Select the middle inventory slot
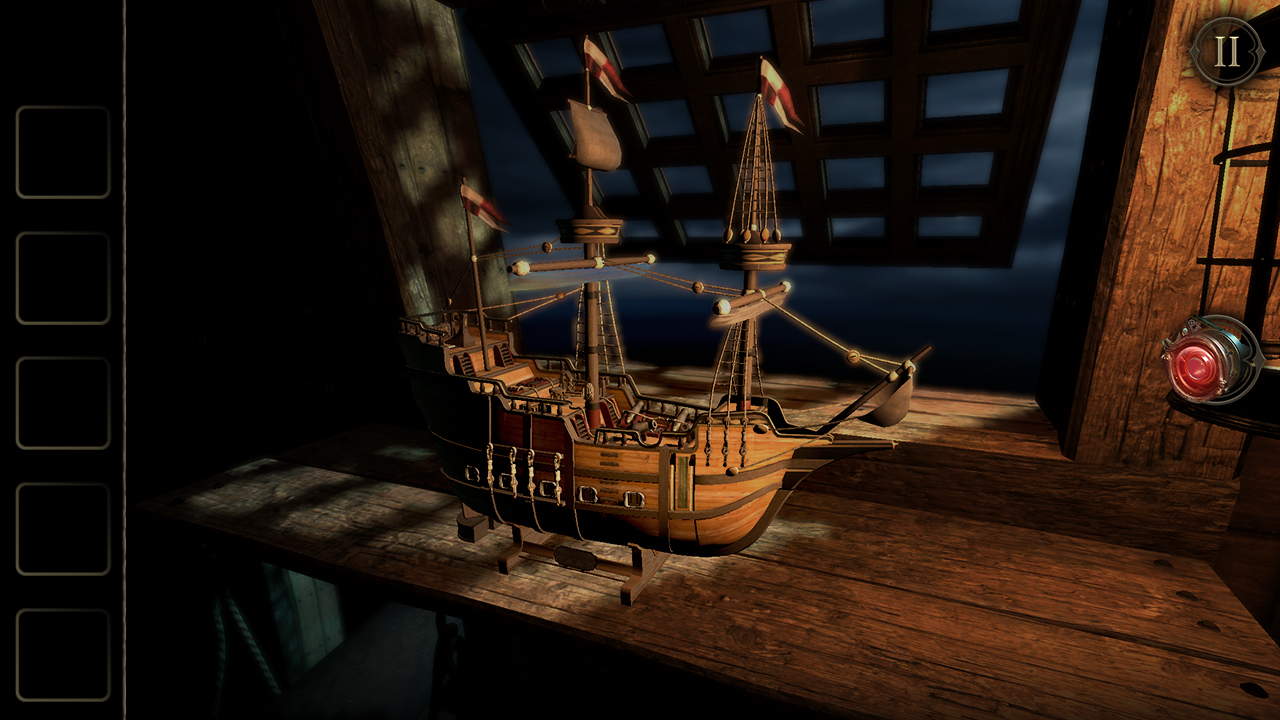Image resolution: width=1280 pixels, height=720 pixels. [62, 400]
